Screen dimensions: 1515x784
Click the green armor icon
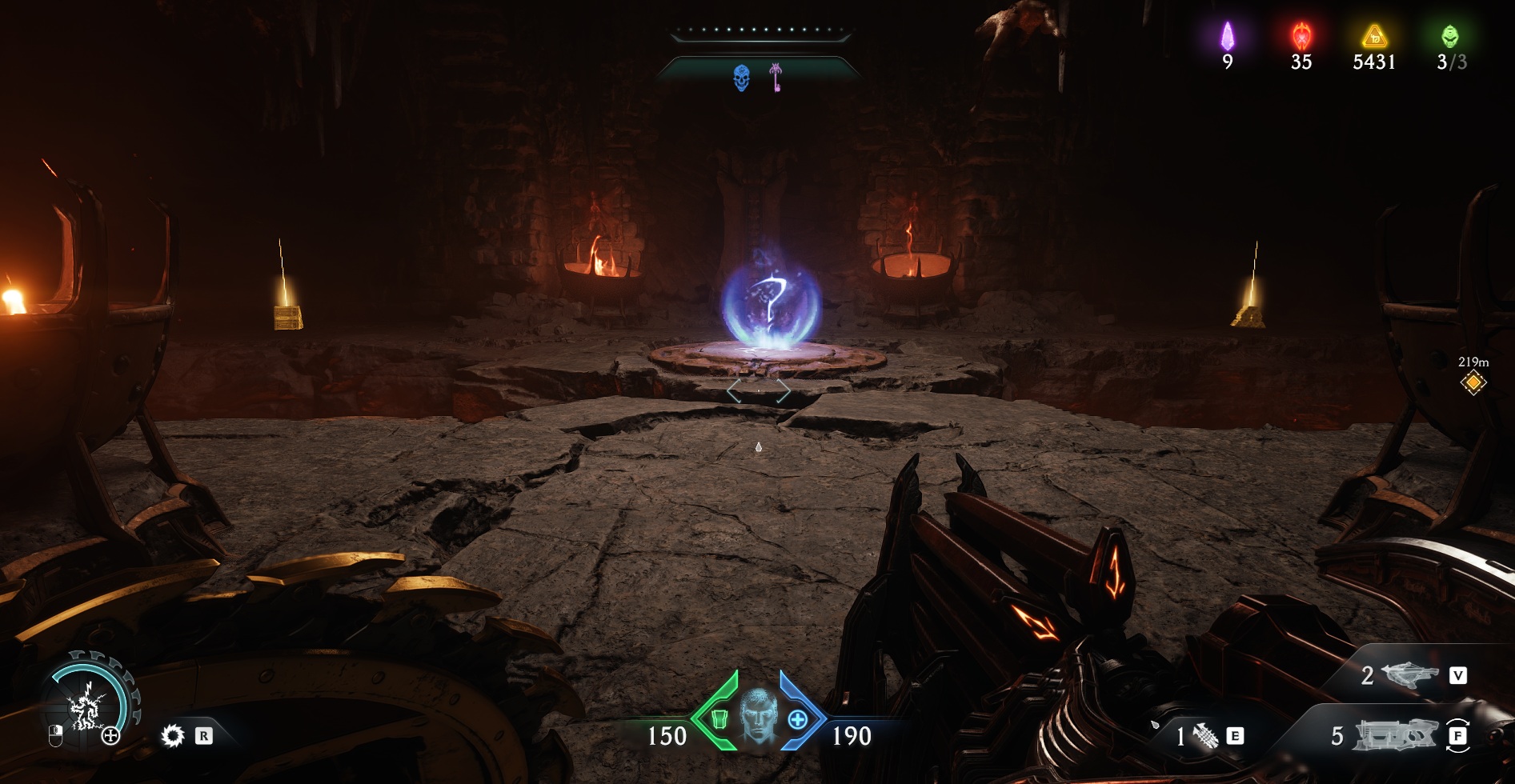coord(718,719)
